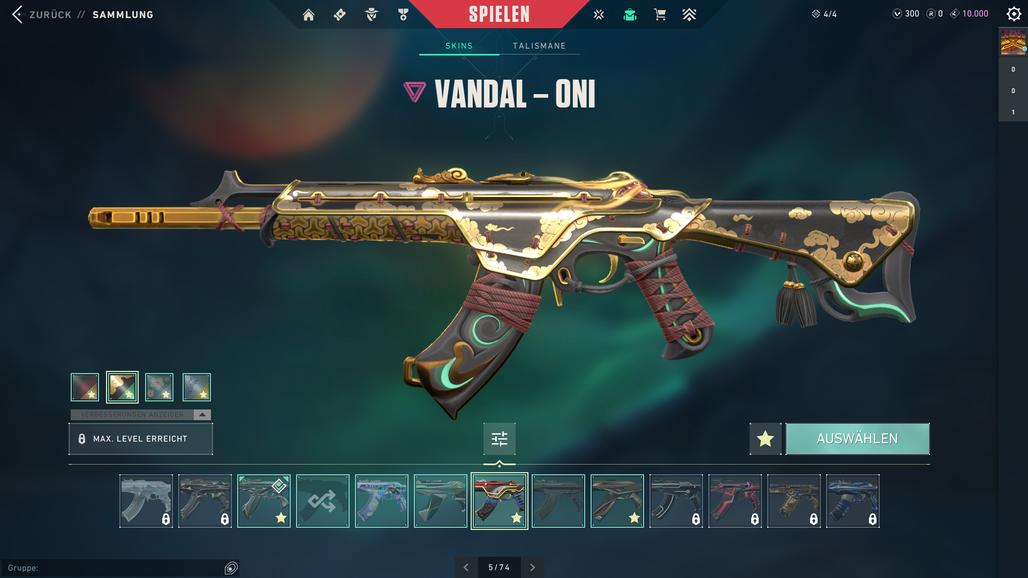Click the Vandal thumbnail in the right sidebar
Viewport: 1028px width, 578px height.
pyautogui.click(x=1013, y=42)
